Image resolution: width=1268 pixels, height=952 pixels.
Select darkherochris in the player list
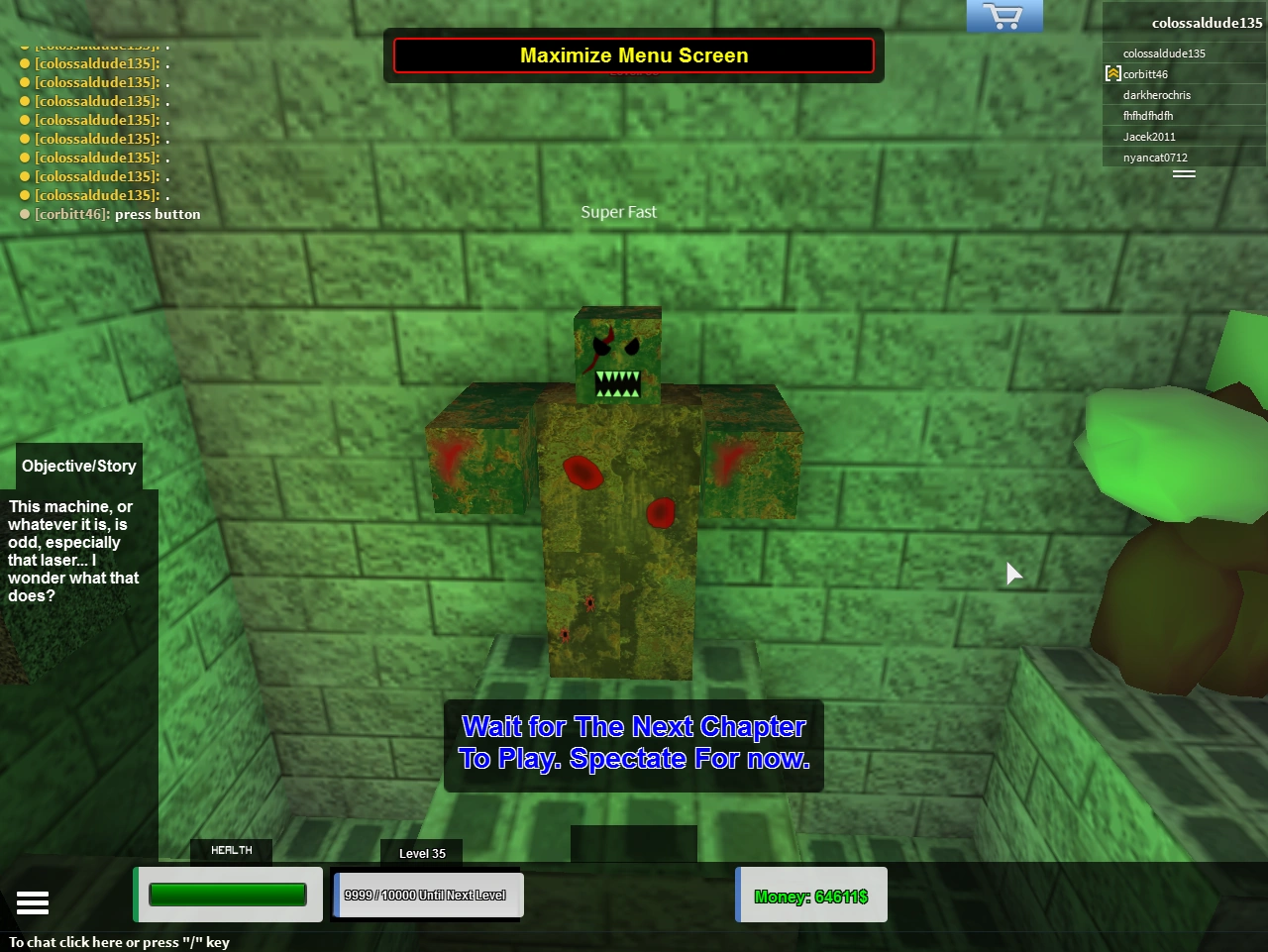[x=1155, y=94]
